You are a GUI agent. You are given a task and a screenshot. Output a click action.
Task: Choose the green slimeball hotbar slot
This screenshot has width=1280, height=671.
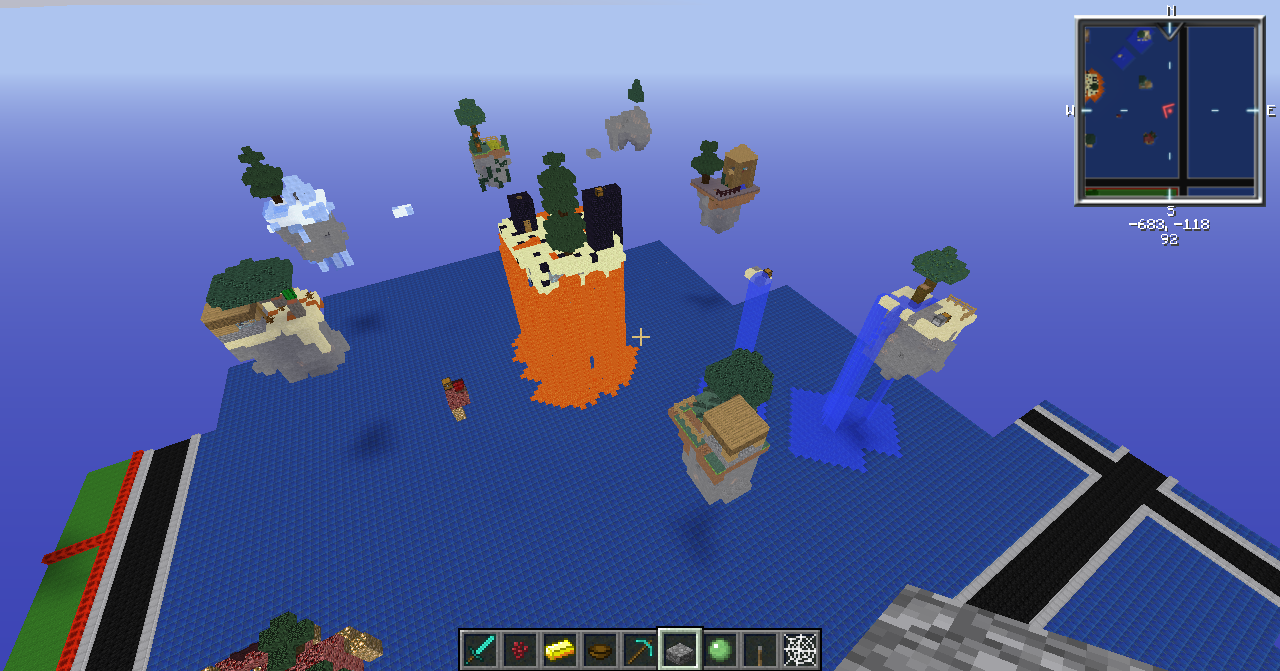(720, 650)
